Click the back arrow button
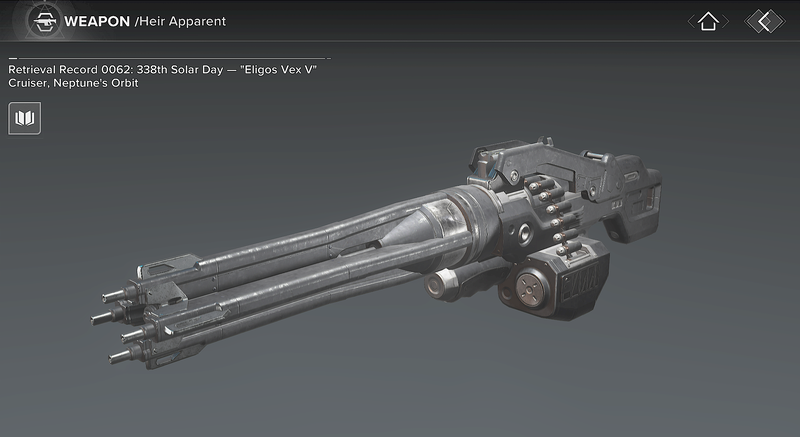The height and width of the screenshot is (437, 800). pyautogui.click(x=764, y=21)
